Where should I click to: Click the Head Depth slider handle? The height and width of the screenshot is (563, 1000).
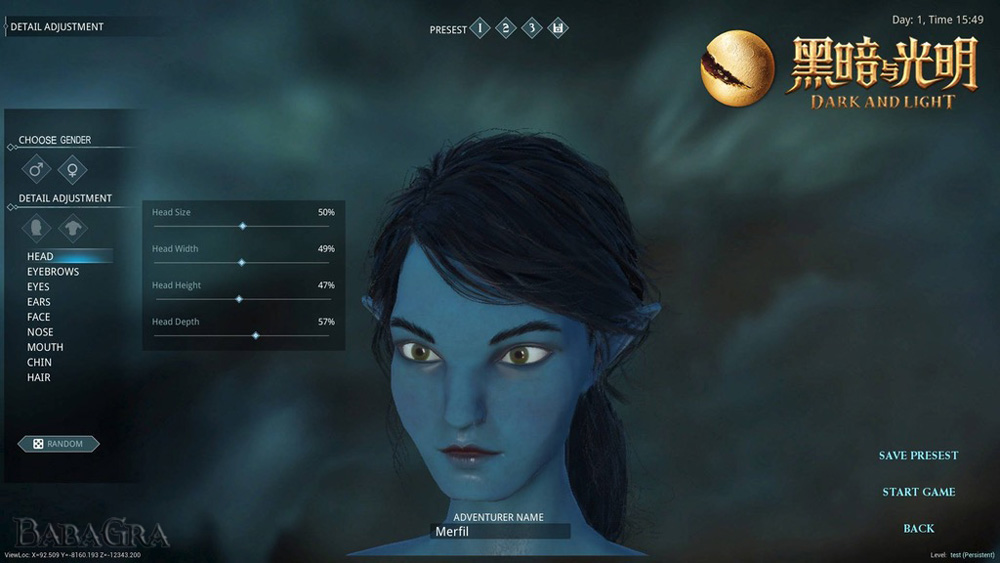[256, 336]
